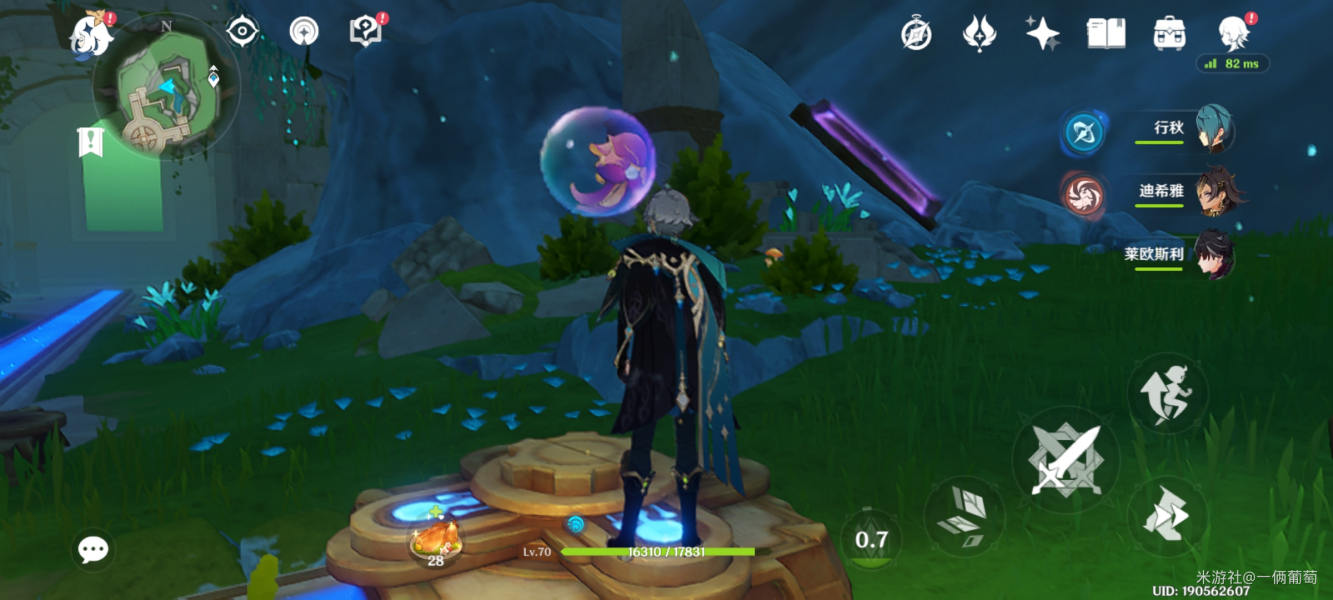Image resolution: width=1333 pixels, height=600 pixels.
Task: Open the compass icon in the top bar
Action: tap(916, 34)
